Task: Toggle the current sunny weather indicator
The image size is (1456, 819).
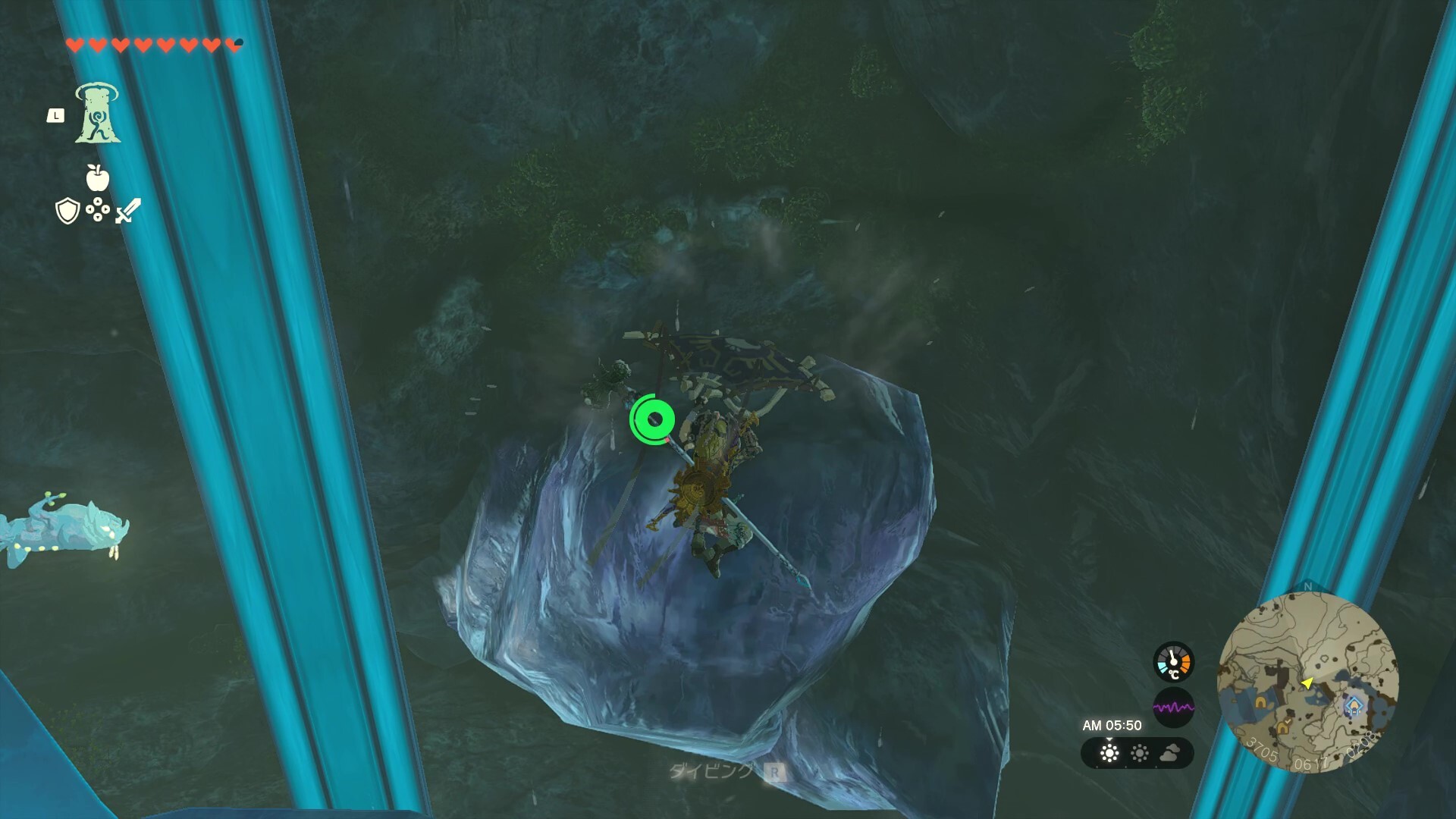Action: (x=1109, y=755)
